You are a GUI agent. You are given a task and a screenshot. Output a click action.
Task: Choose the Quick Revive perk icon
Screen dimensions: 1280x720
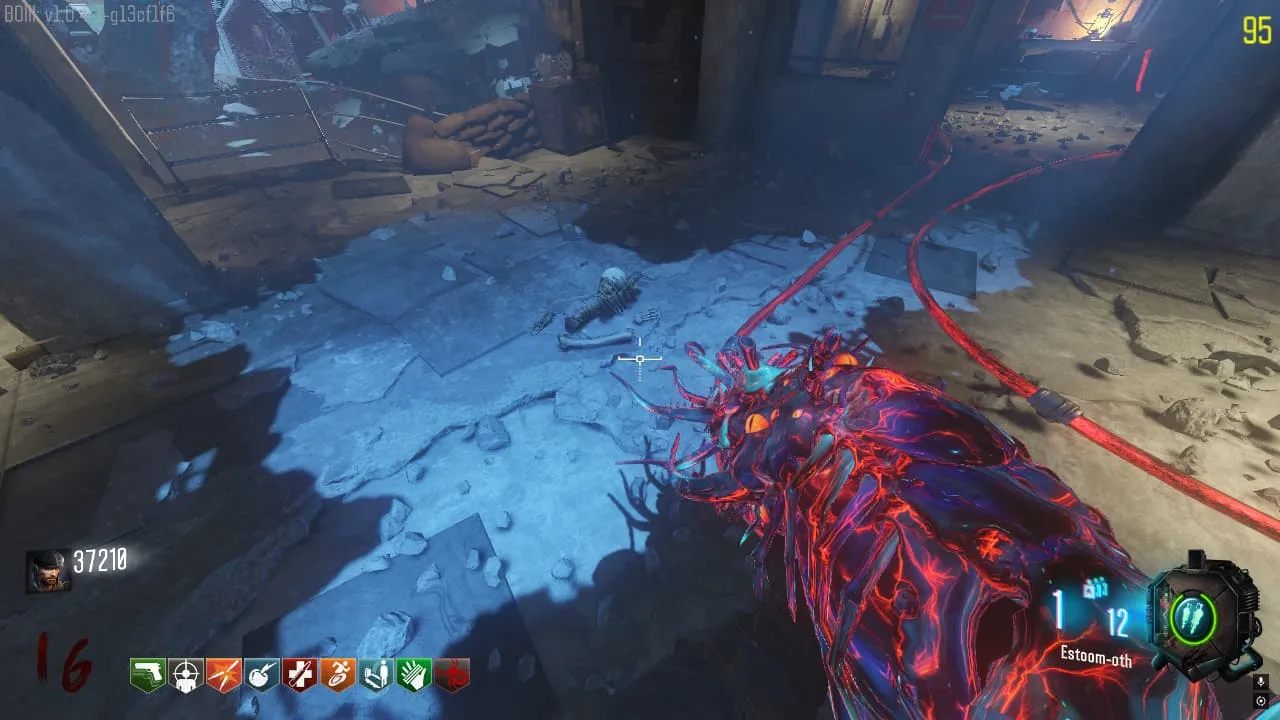(x=376, y=675)
